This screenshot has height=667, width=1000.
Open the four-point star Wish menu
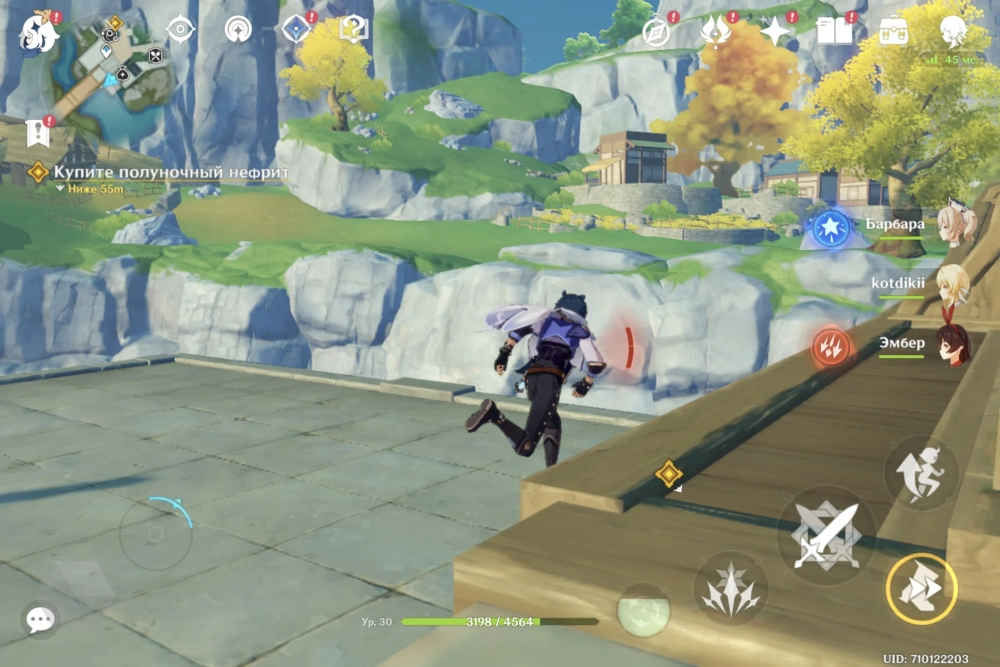tap(775, 31)
